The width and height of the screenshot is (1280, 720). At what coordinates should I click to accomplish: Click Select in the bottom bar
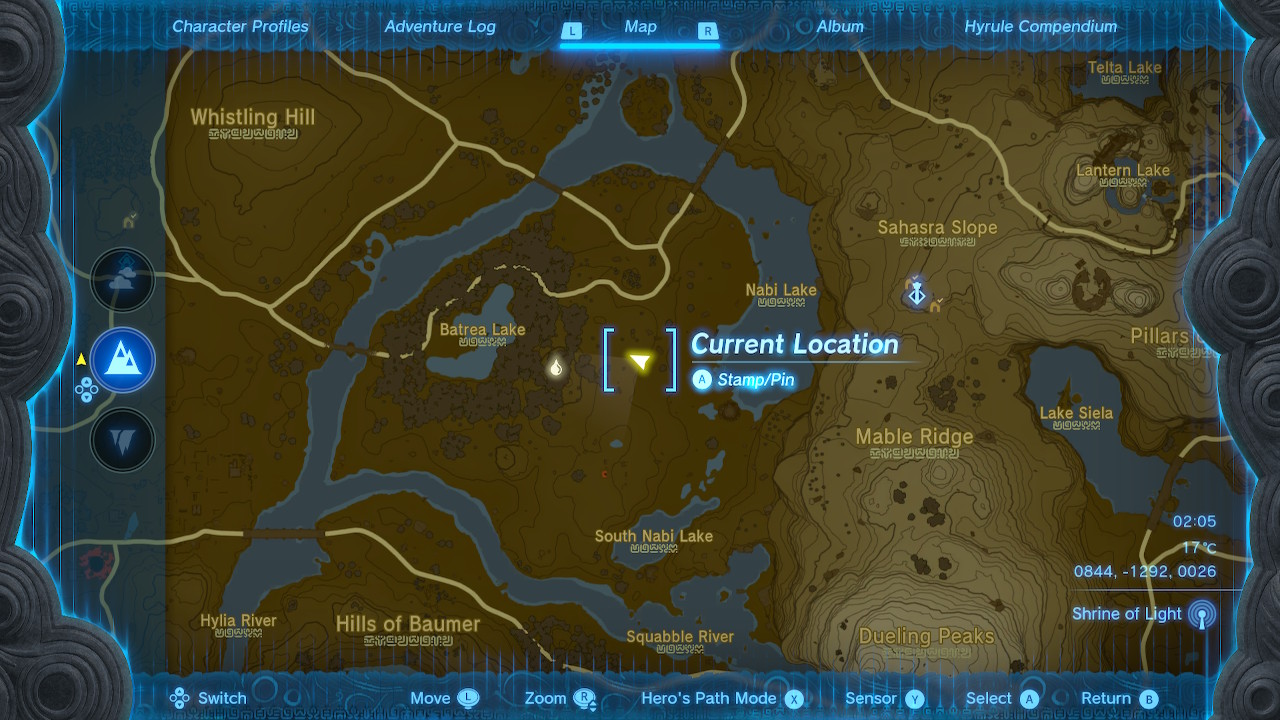click(x=1029, y=698)
